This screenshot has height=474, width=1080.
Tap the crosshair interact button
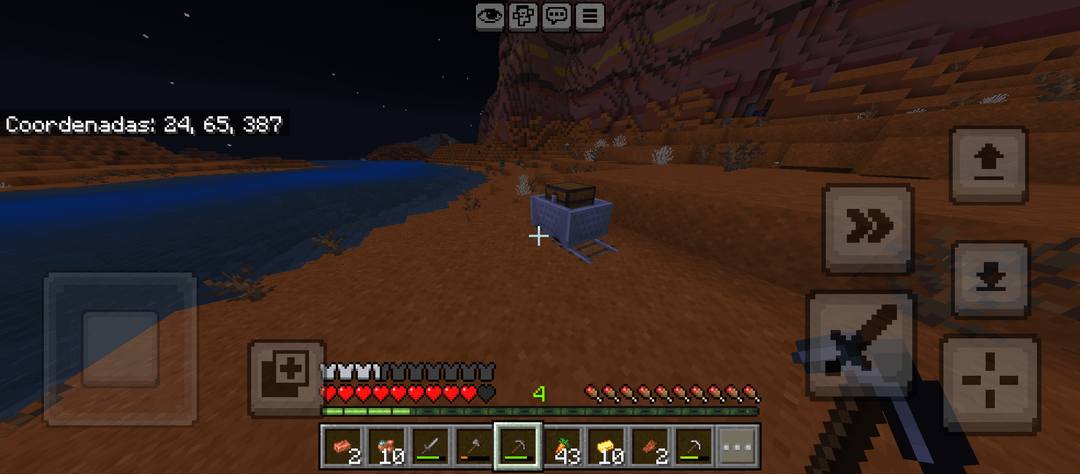click(x=989, y=384)
